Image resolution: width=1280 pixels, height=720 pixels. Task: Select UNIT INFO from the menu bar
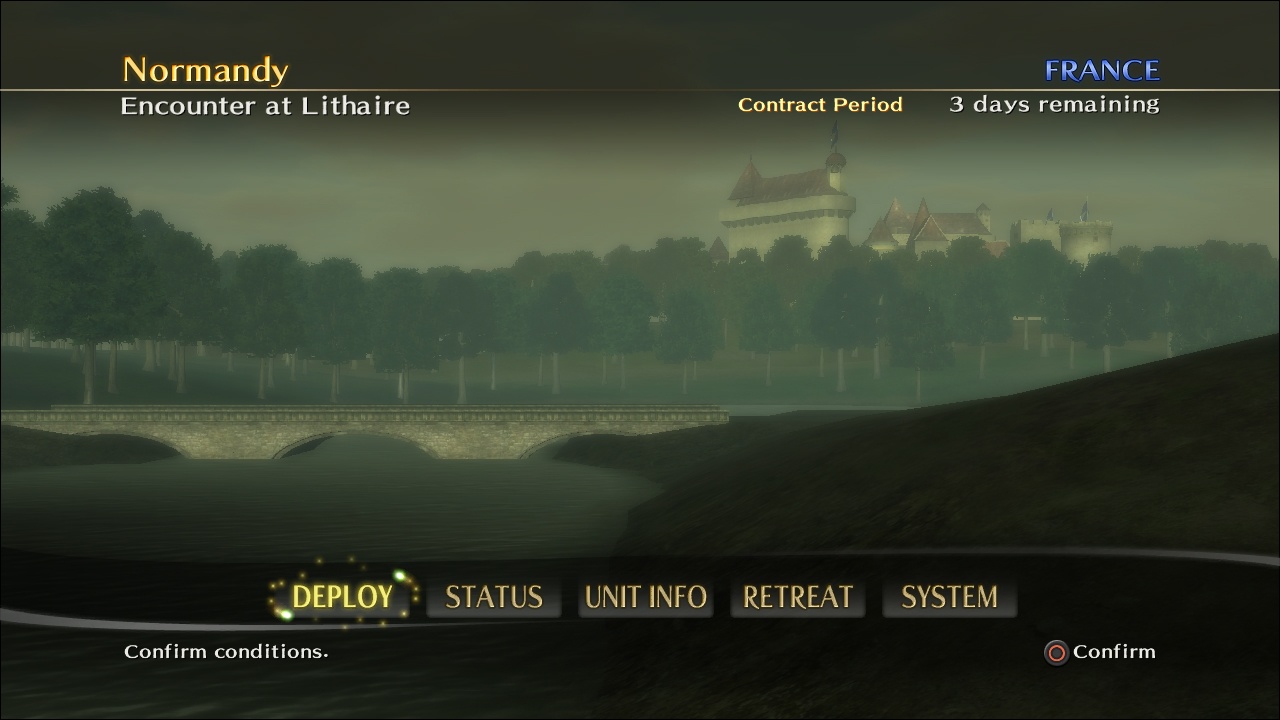(645, 596)
